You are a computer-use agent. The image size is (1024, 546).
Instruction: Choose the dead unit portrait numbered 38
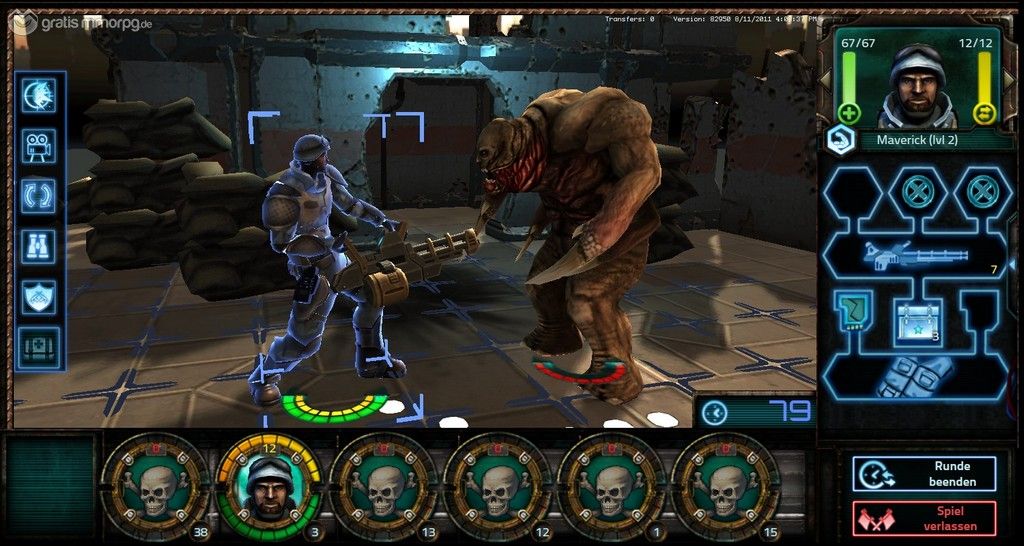154,487
